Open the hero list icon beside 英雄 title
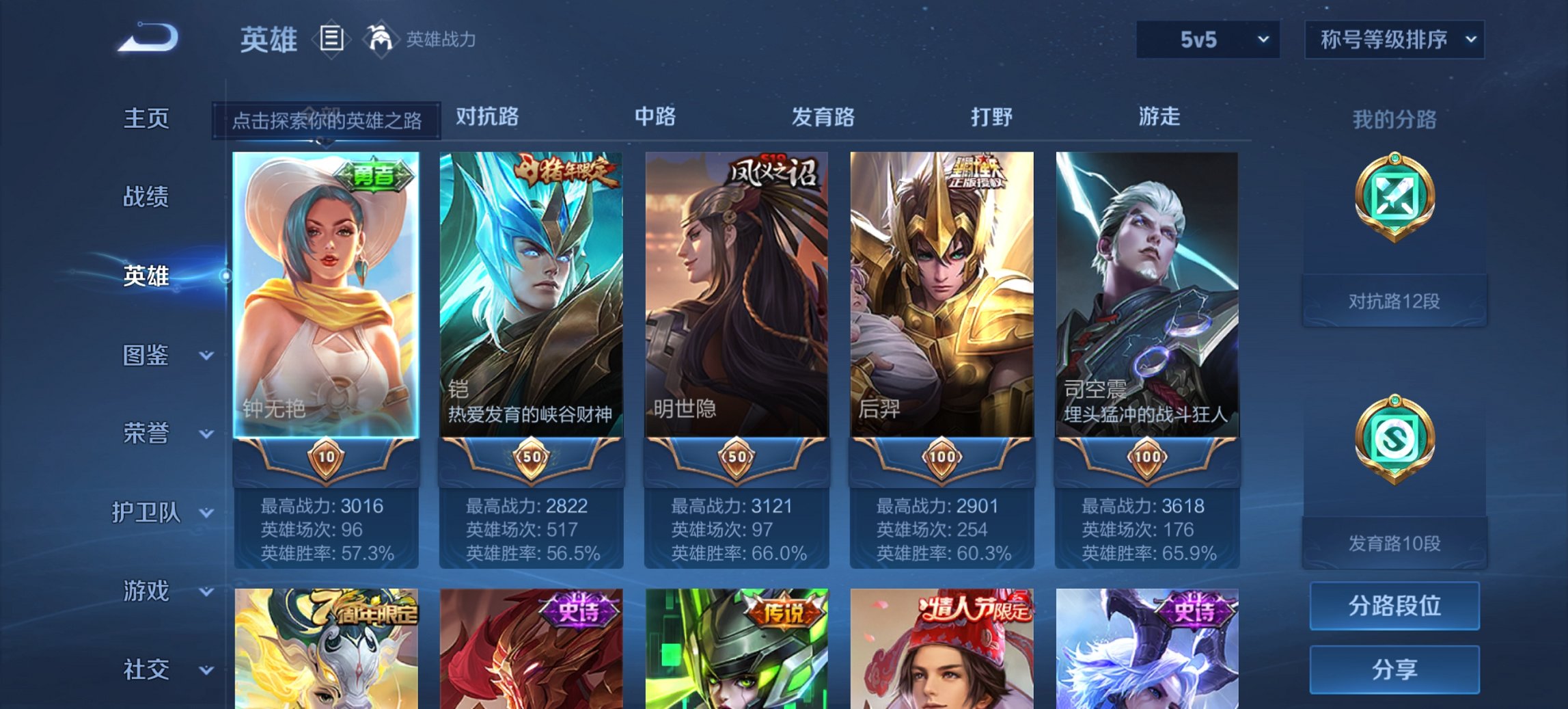The image size is (1568, 709). pos(331,40)
